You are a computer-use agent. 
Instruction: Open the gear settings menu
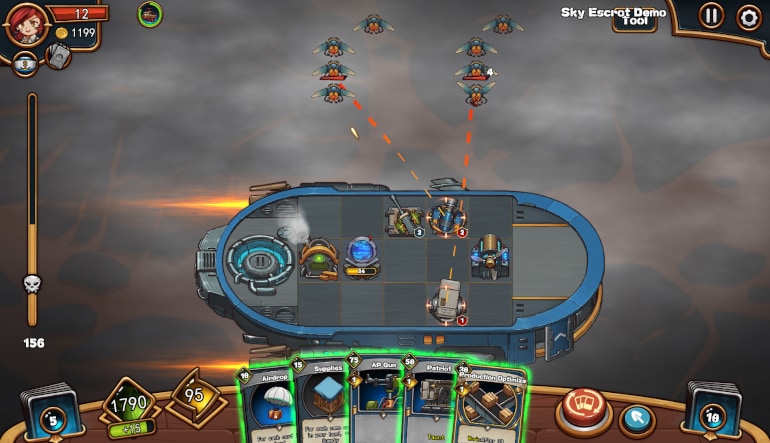pyautogui.click(x=748, y=16)
